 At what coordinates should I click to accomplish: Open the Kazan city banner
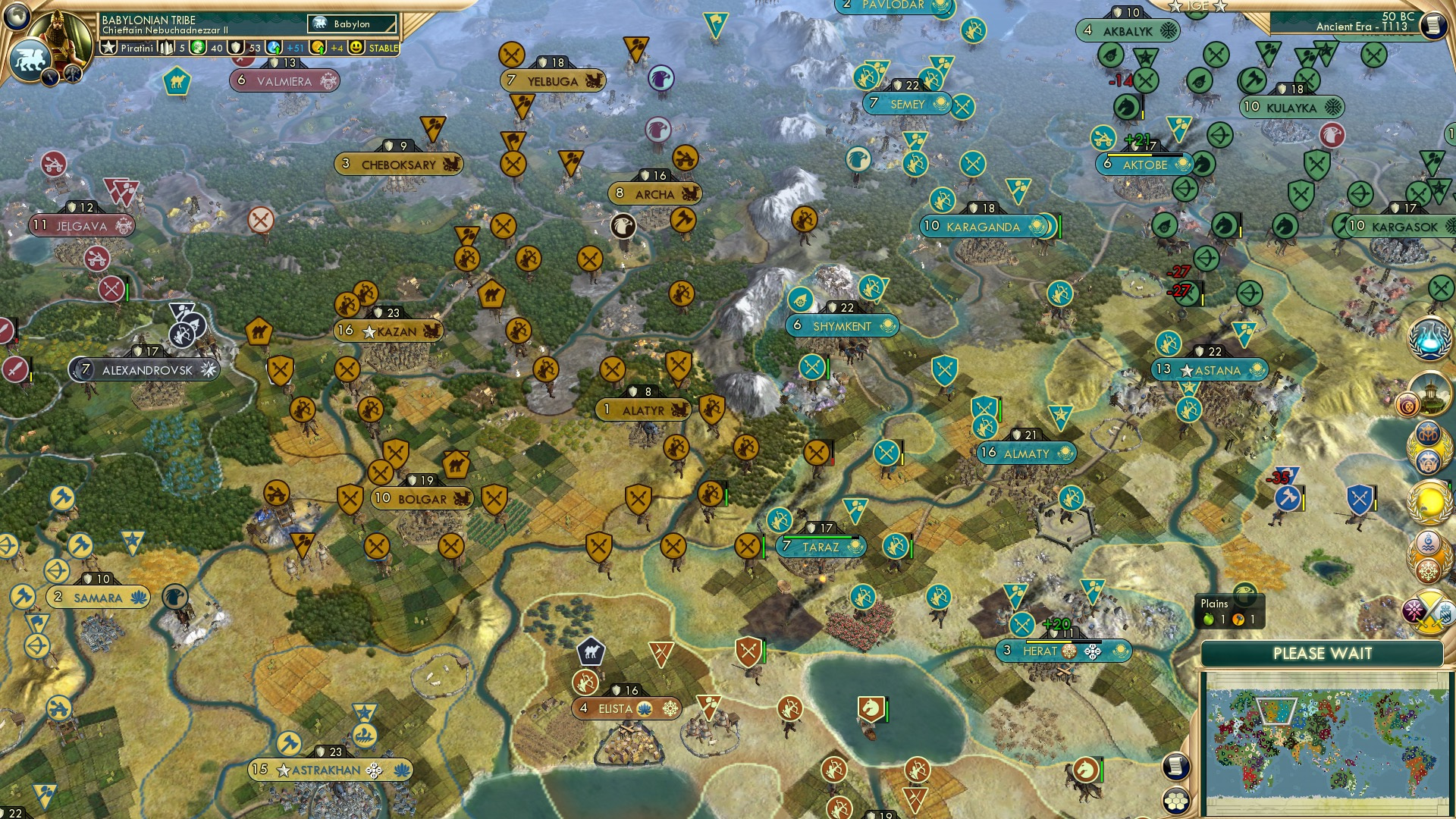point(388,331)
